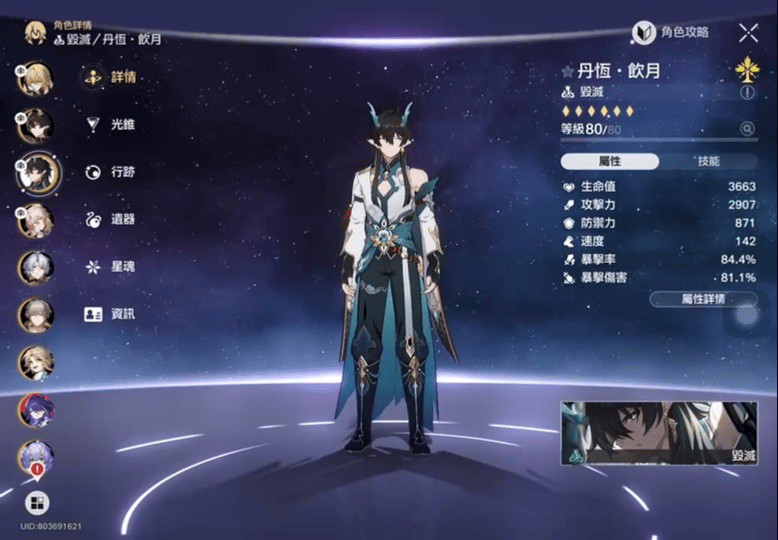Tap the circled exclamation info icon
This screenshot has width=778, height=540.
tap(747, 92)
